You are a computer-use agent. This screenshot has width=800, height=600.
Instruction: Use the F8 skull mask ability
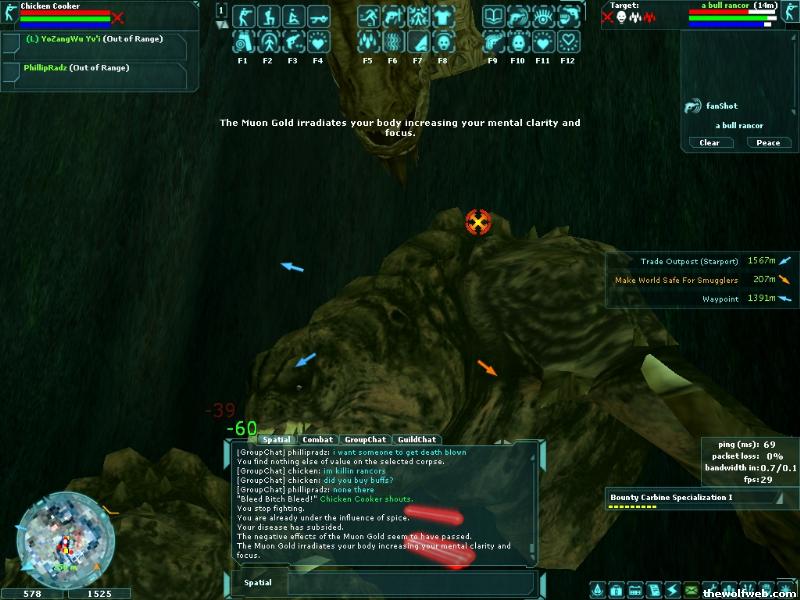click(x=442, y=42)
